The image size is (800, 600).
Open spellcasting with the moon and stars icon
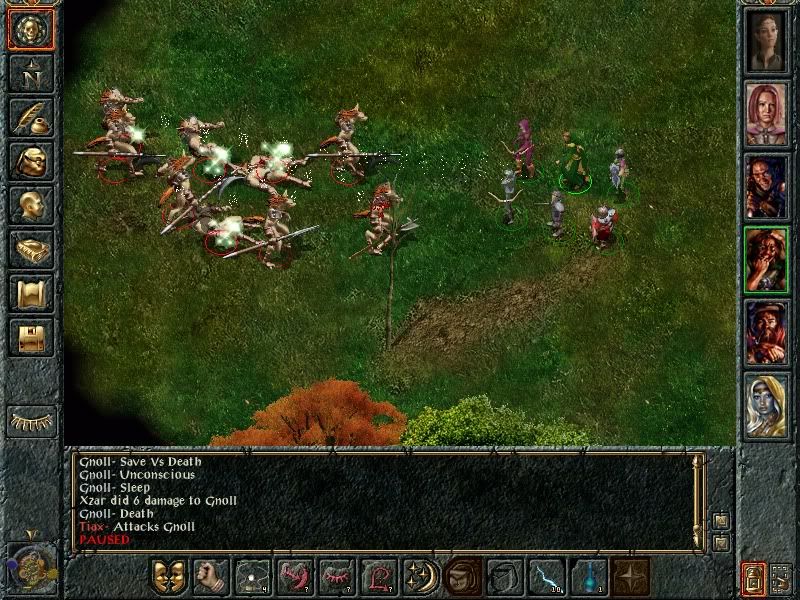coord(421,577)
